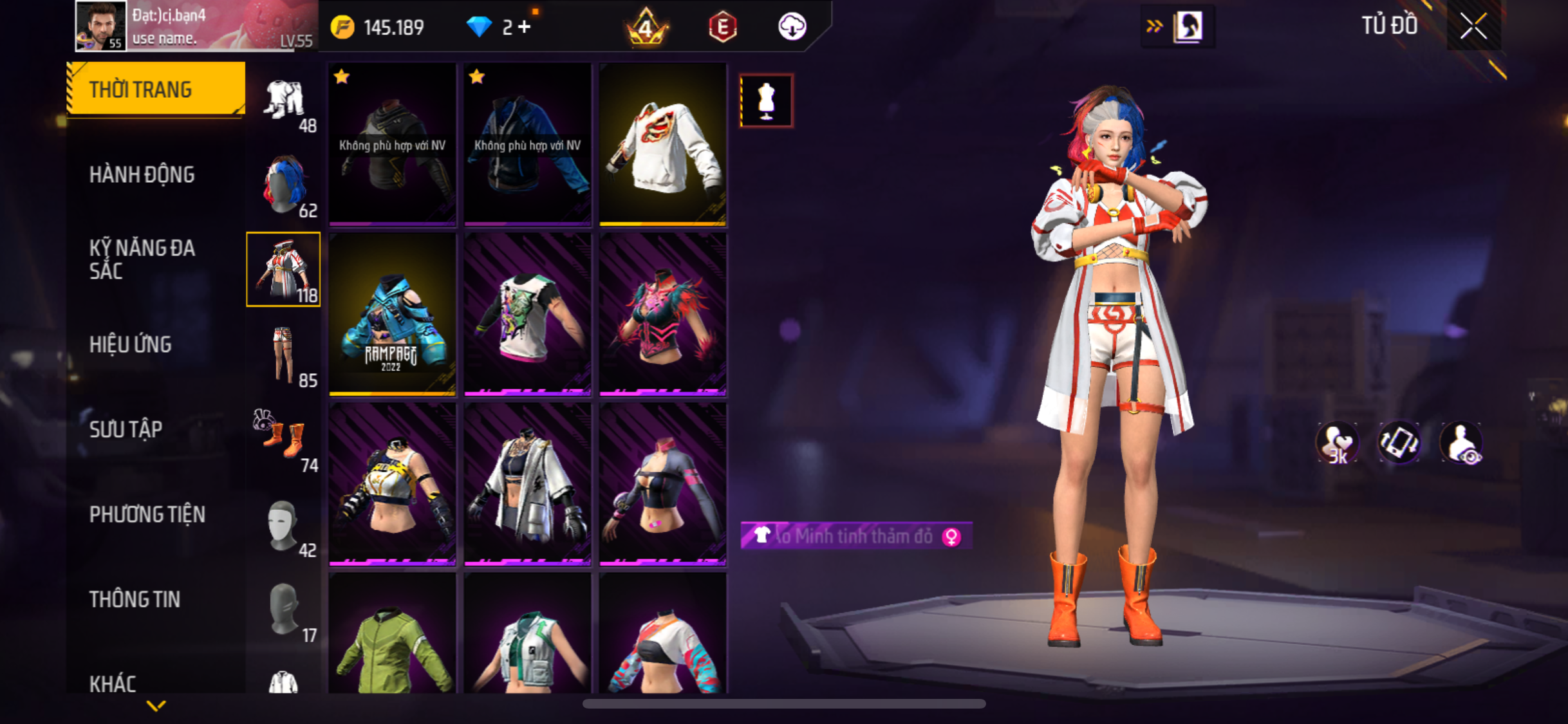Select the white hoodie top
This screenshot has height=724, width=1568.
pos(663,145)
